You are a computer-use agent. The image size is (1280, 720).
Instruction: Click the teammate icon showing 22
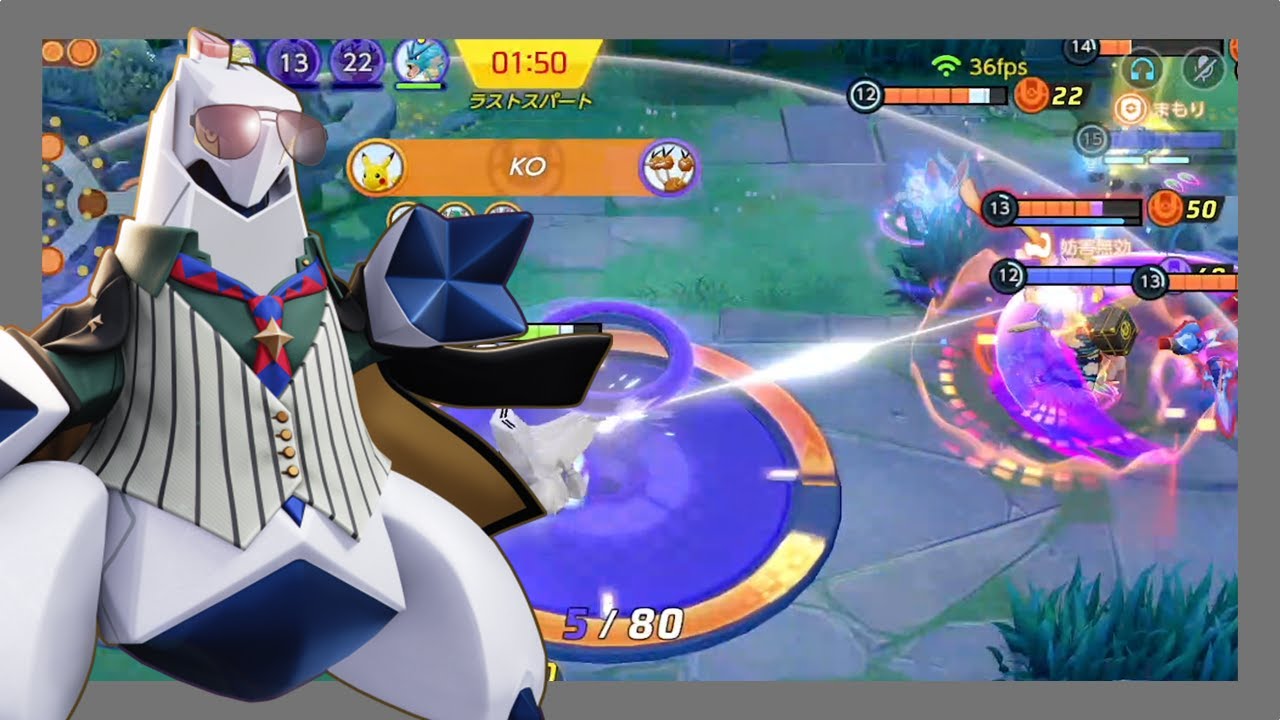(x=355, y=63)
